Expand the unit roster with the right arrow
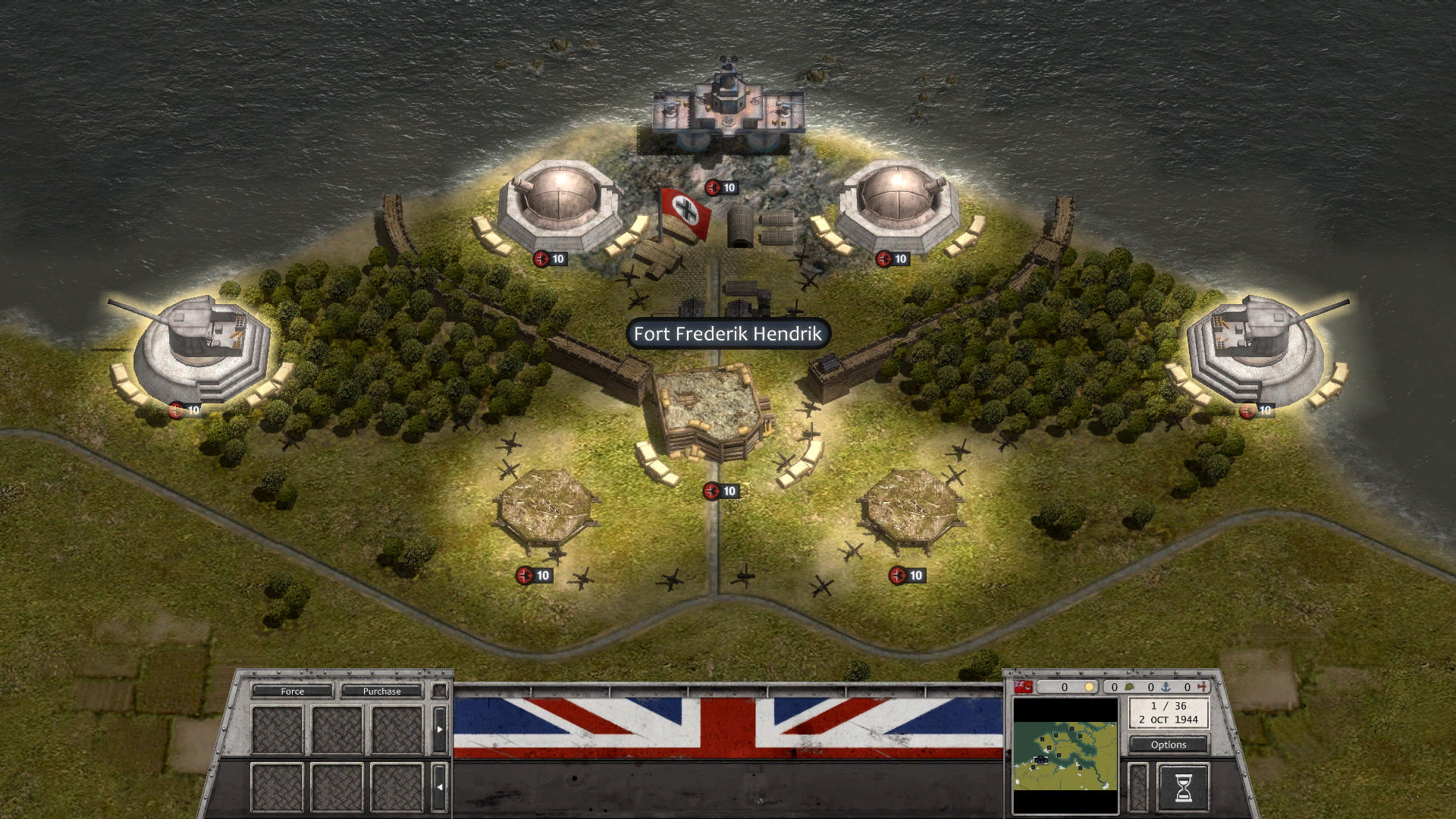The image size is (1456, 819). [x=440, y=728]
